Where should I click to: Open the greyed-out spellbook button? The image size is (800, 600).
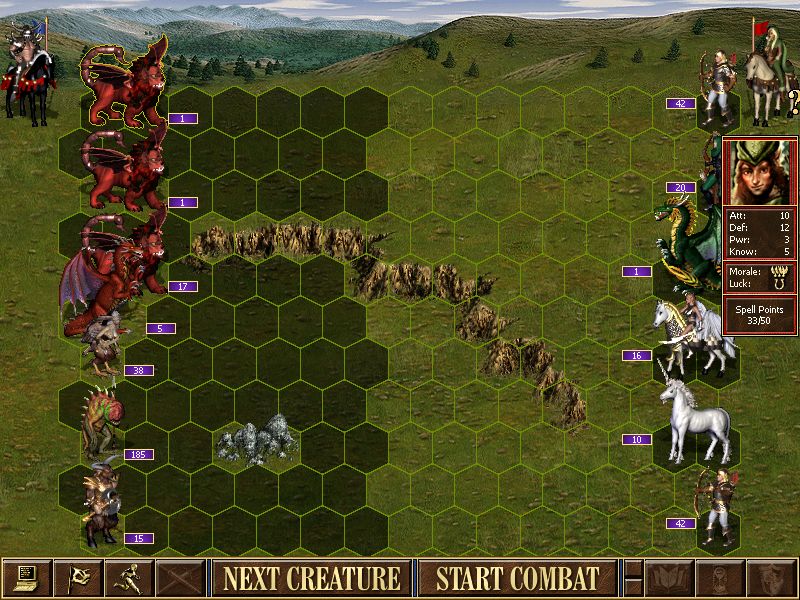[x=670, y=578]
